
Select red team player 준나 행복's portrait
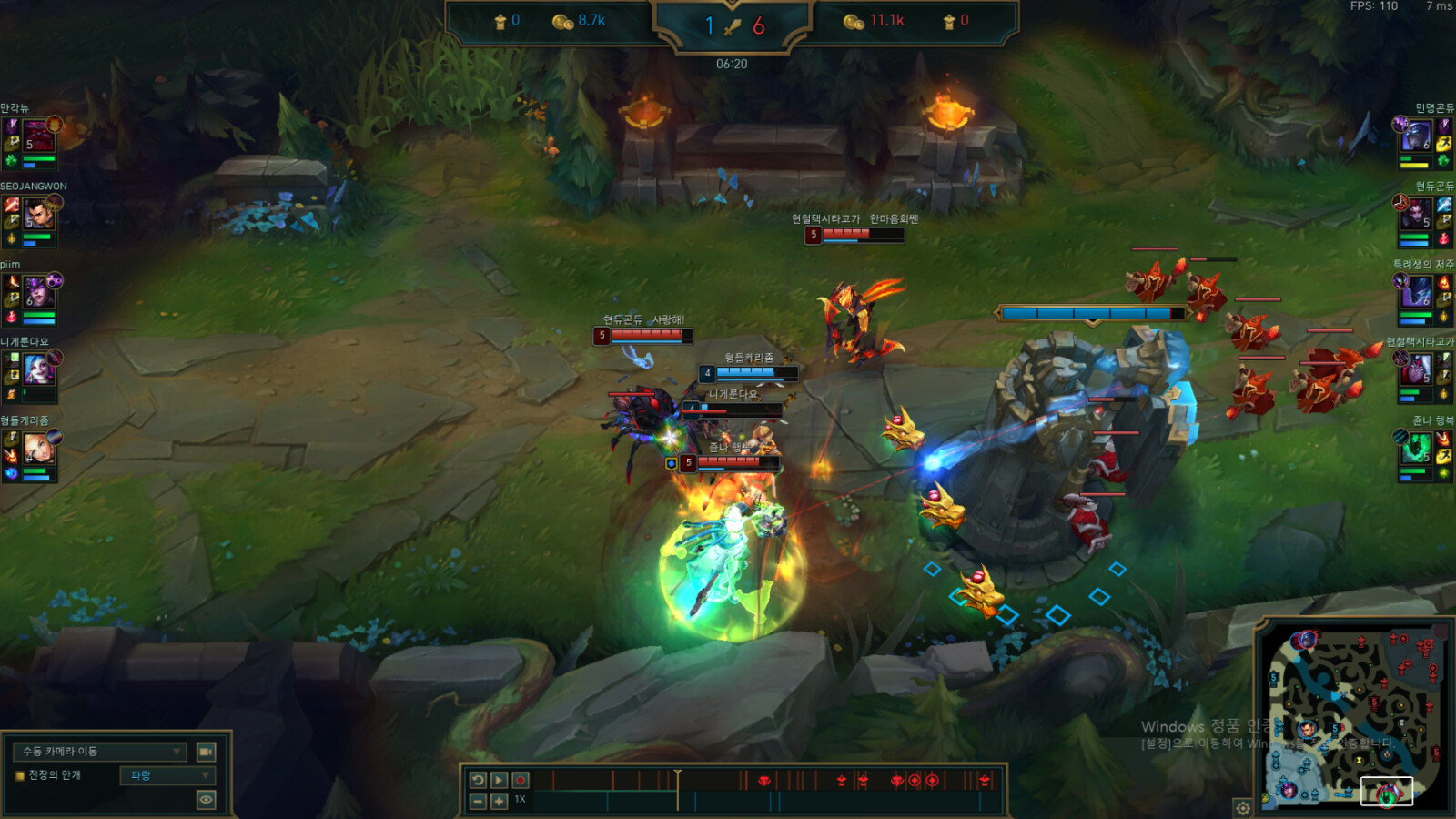(x=1415, y=448)
